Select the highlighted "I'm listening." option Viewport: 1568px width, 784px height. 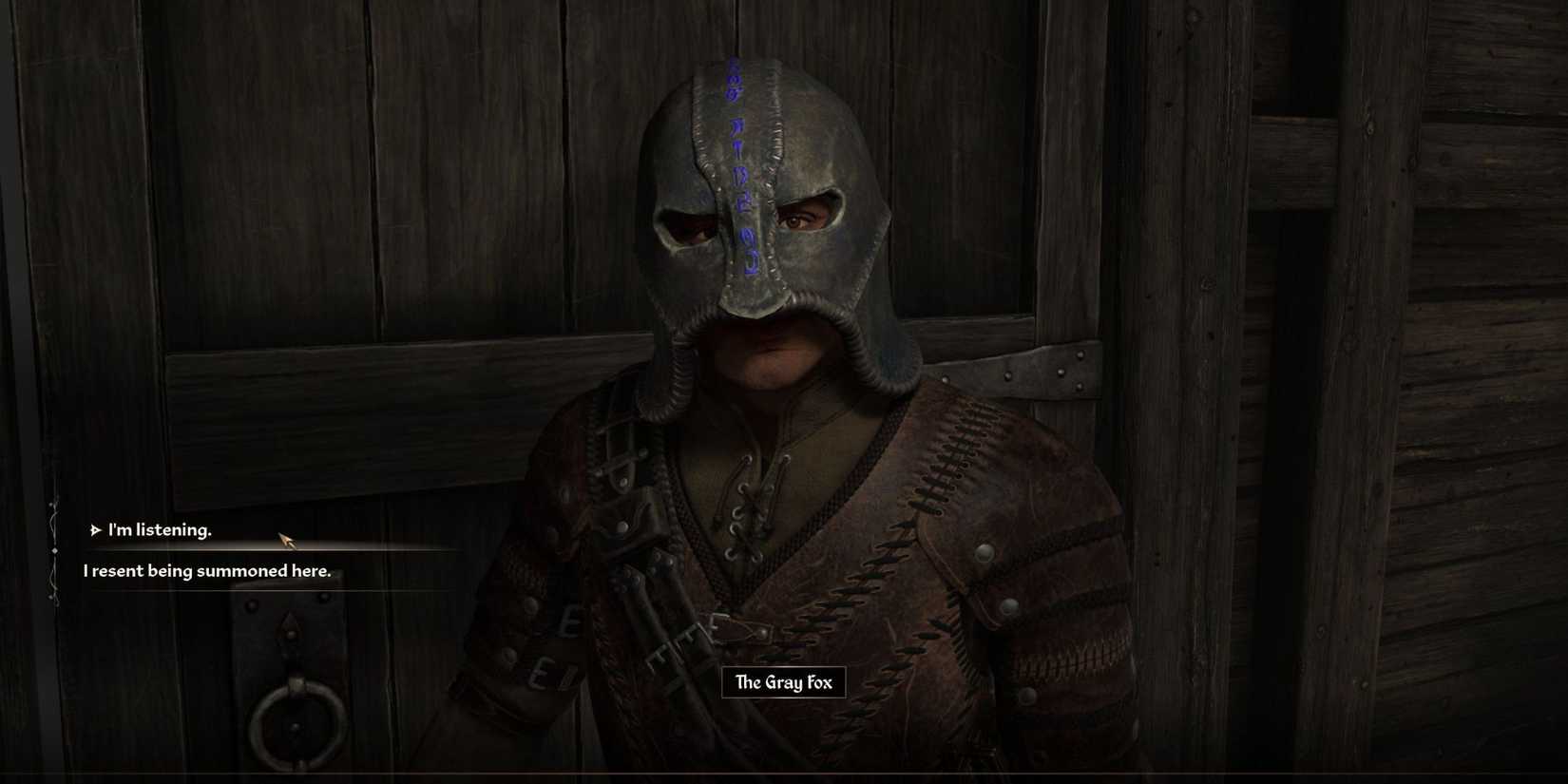click(x=160, y=529)
